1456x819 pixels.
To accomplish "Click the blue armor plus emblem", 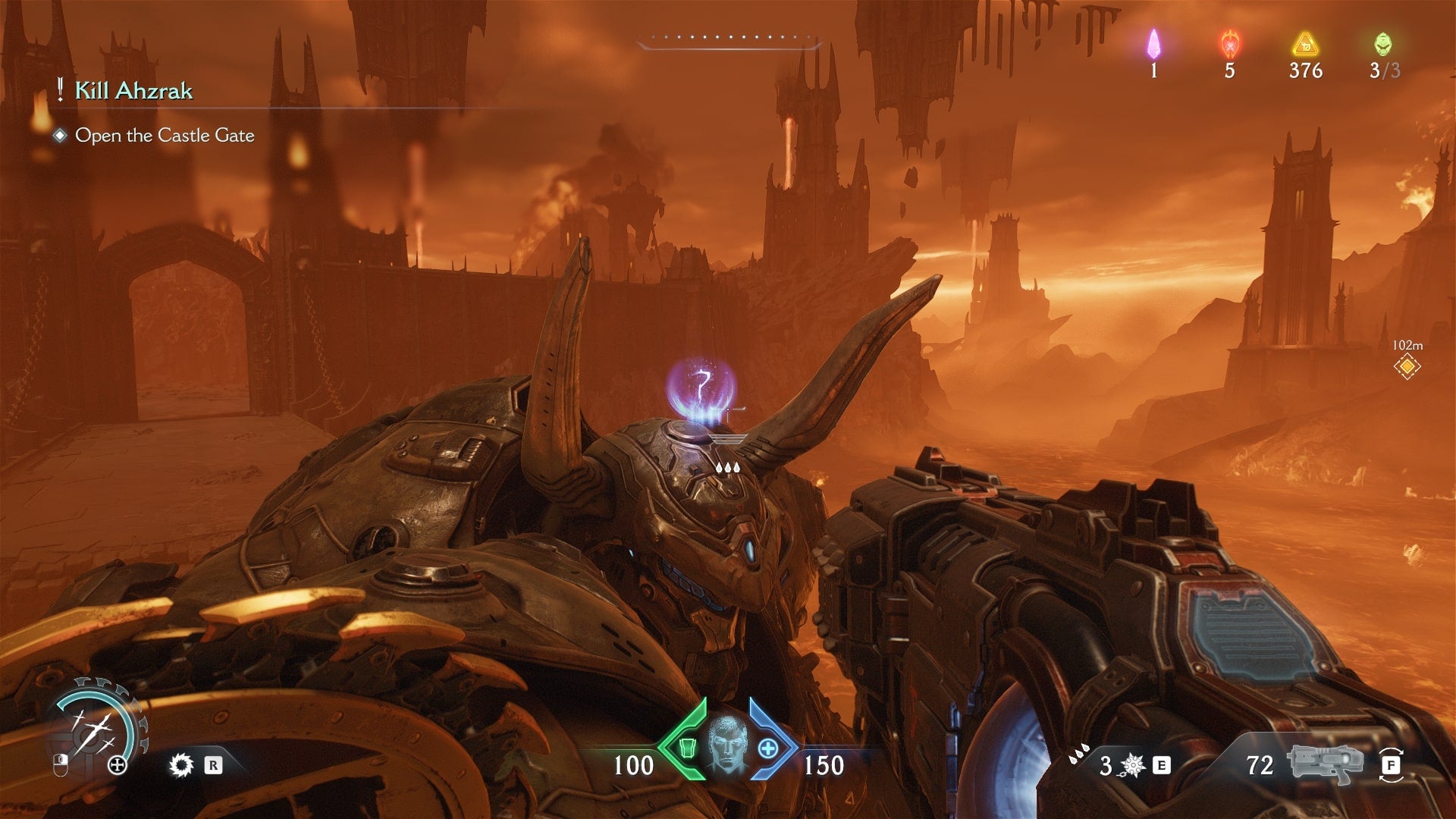I will point(768,748).
